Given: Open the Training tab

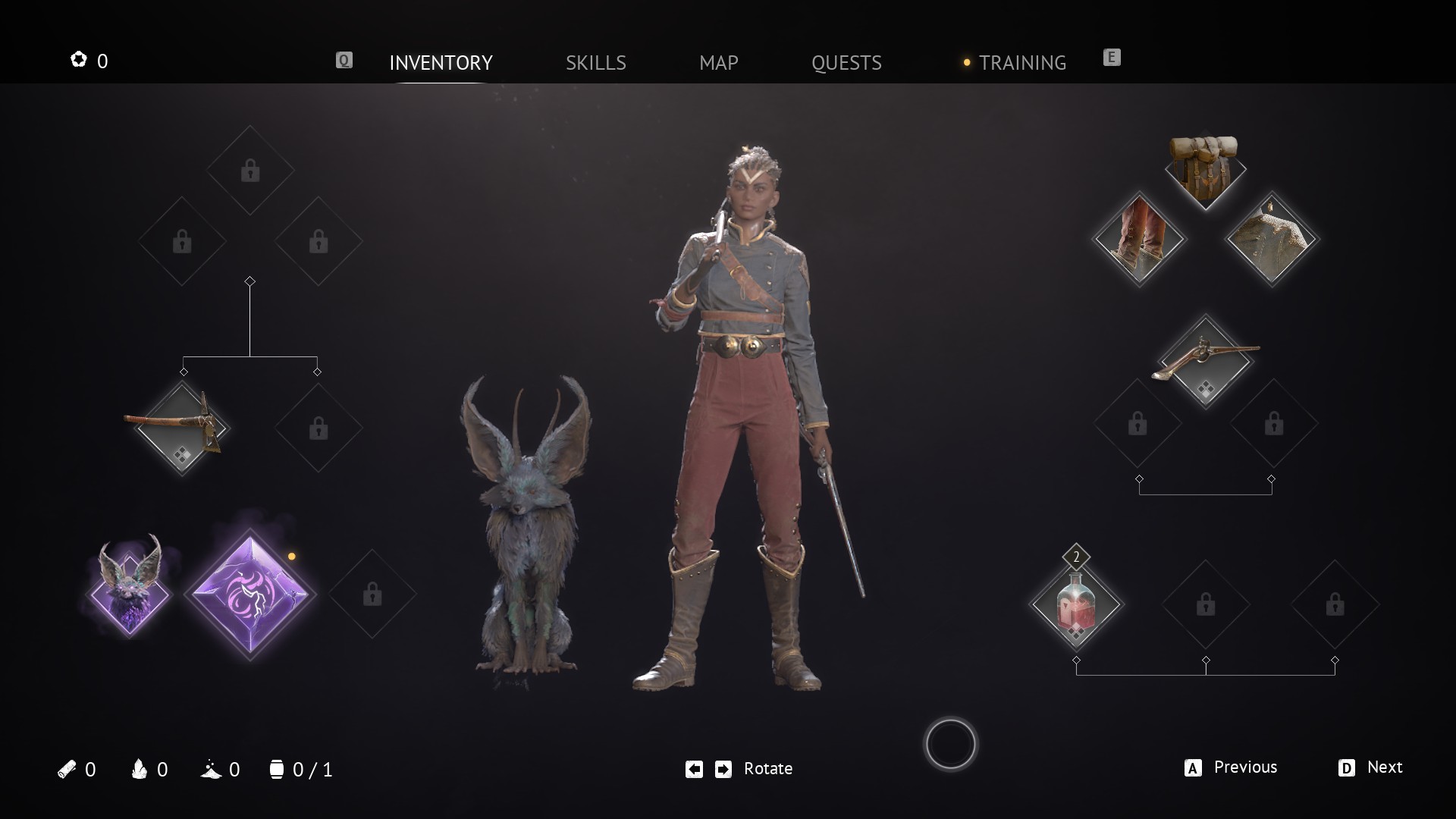Looking at the screenshot, I should click(1021, 62).
